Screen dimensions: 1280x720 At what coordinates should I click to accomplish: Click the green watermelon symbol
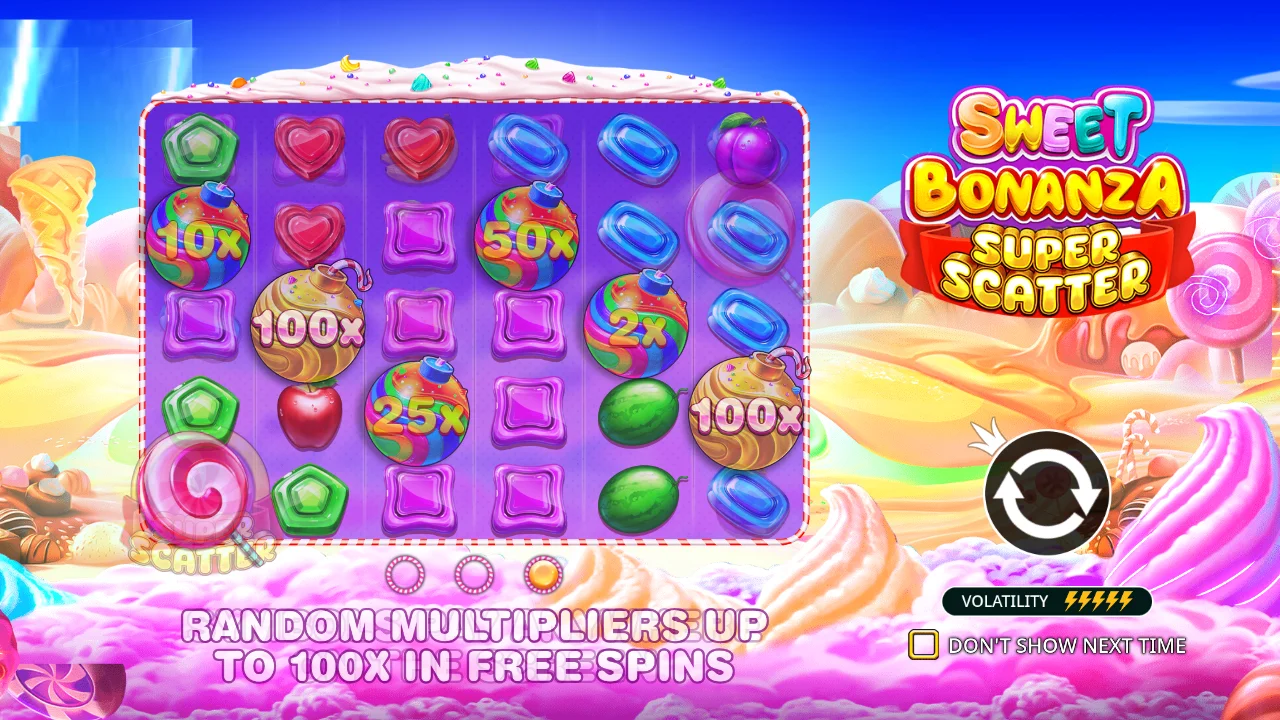[x=640, y=410]
